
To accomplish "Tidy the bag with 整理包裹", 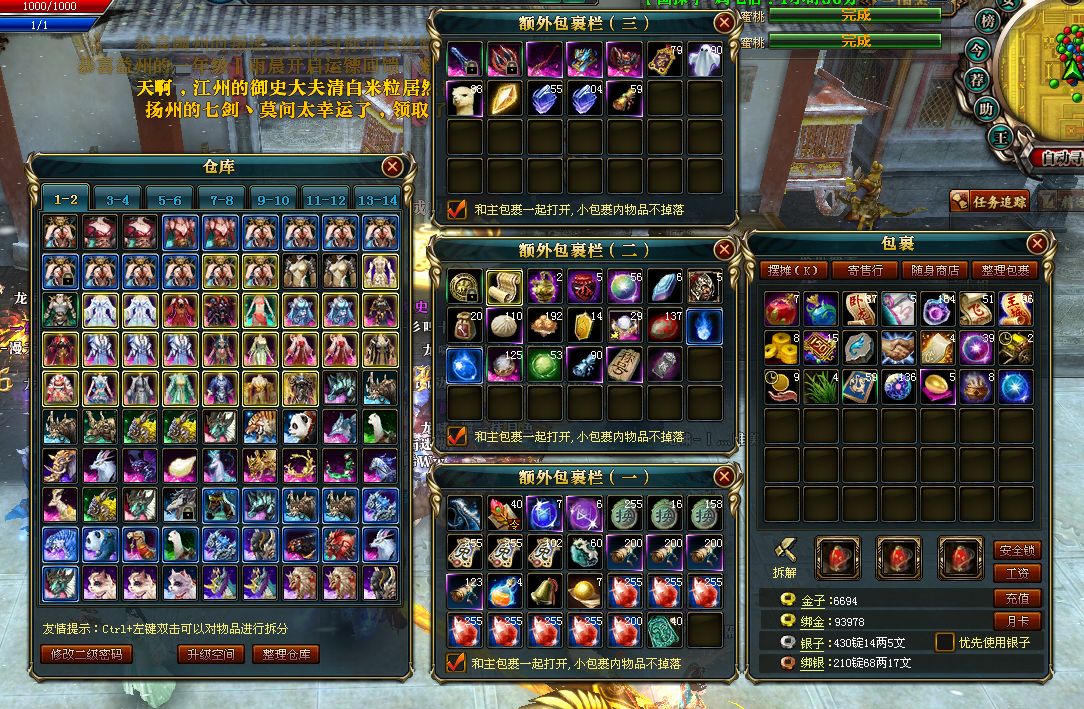I will (1005, 270).
